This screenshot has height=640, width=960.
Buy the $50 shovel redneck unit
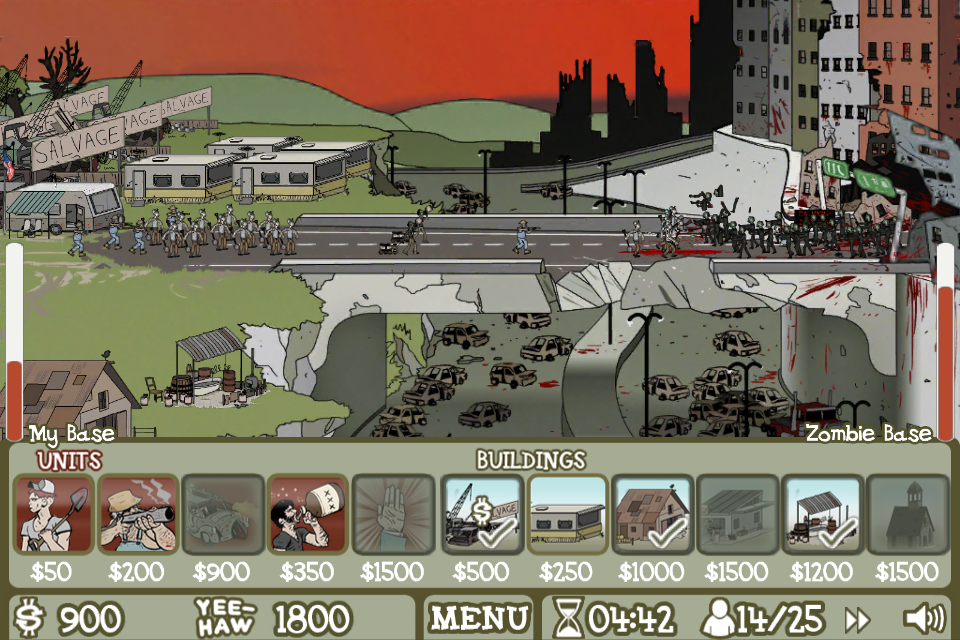(x=54, y=514)
